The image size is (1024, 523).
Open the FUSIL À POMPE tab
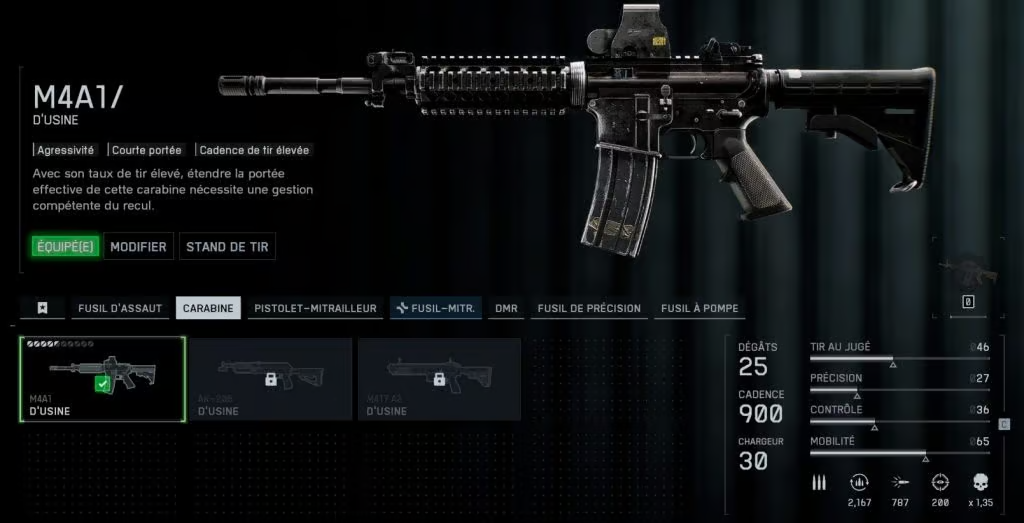(699, 308)
